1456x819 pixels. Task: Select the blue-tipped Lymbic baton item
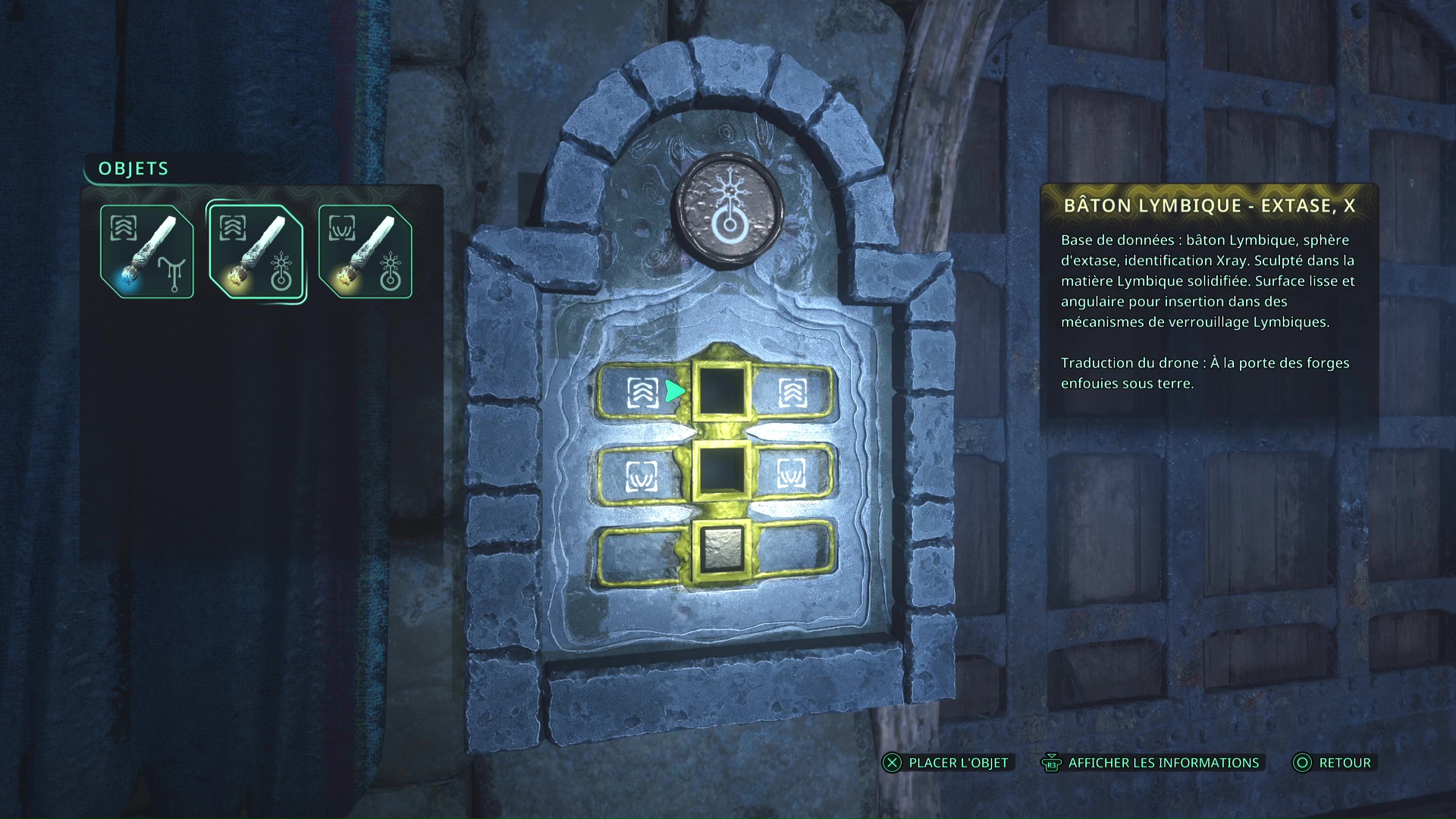(x=147, y=252)
